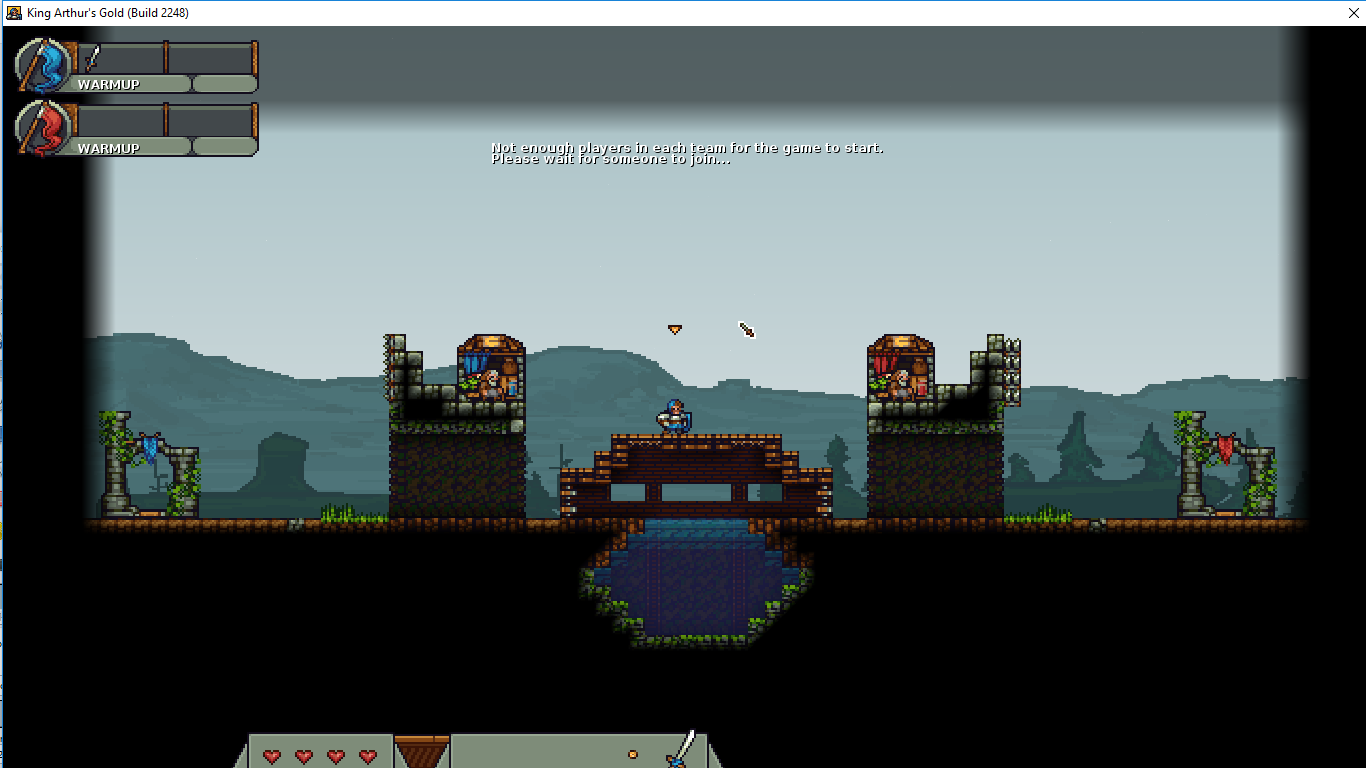Click the blue team flag emblem

tap(43, 66)
